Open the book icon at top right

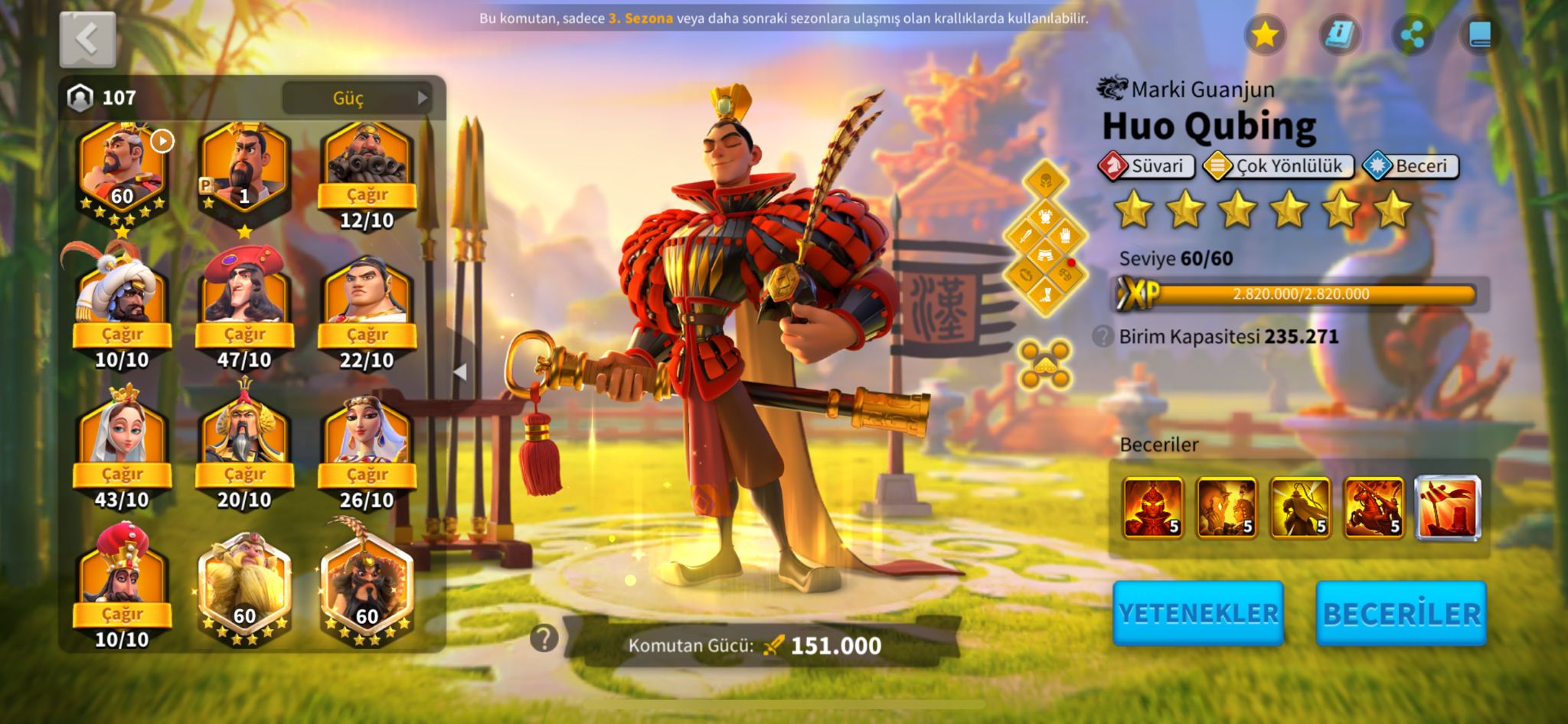(1480, 34)
